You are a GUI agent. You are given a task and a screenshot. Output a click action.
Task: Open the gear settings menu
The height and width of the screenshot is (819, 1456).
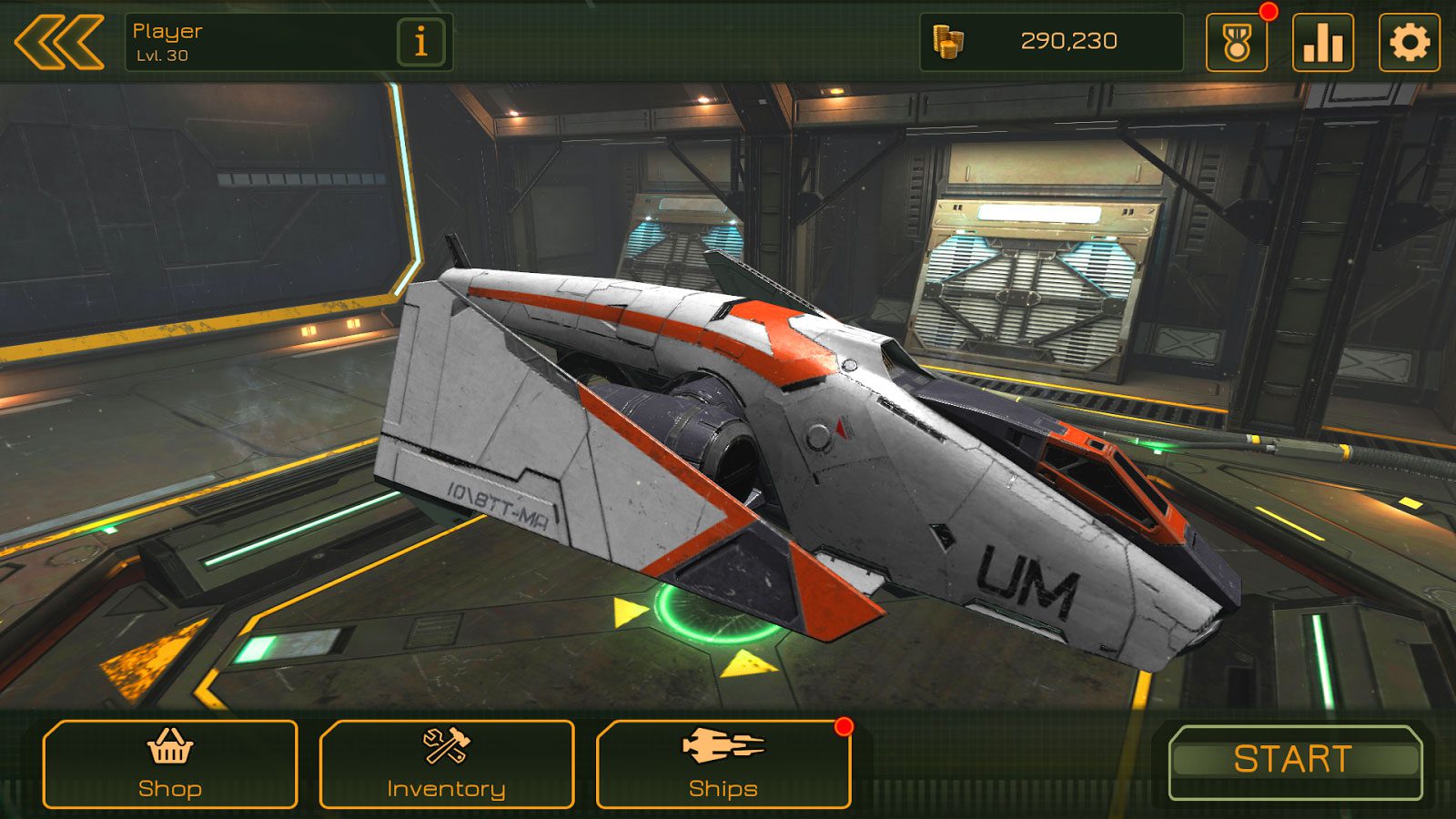pyautogui.click(x=1409, y=42)
